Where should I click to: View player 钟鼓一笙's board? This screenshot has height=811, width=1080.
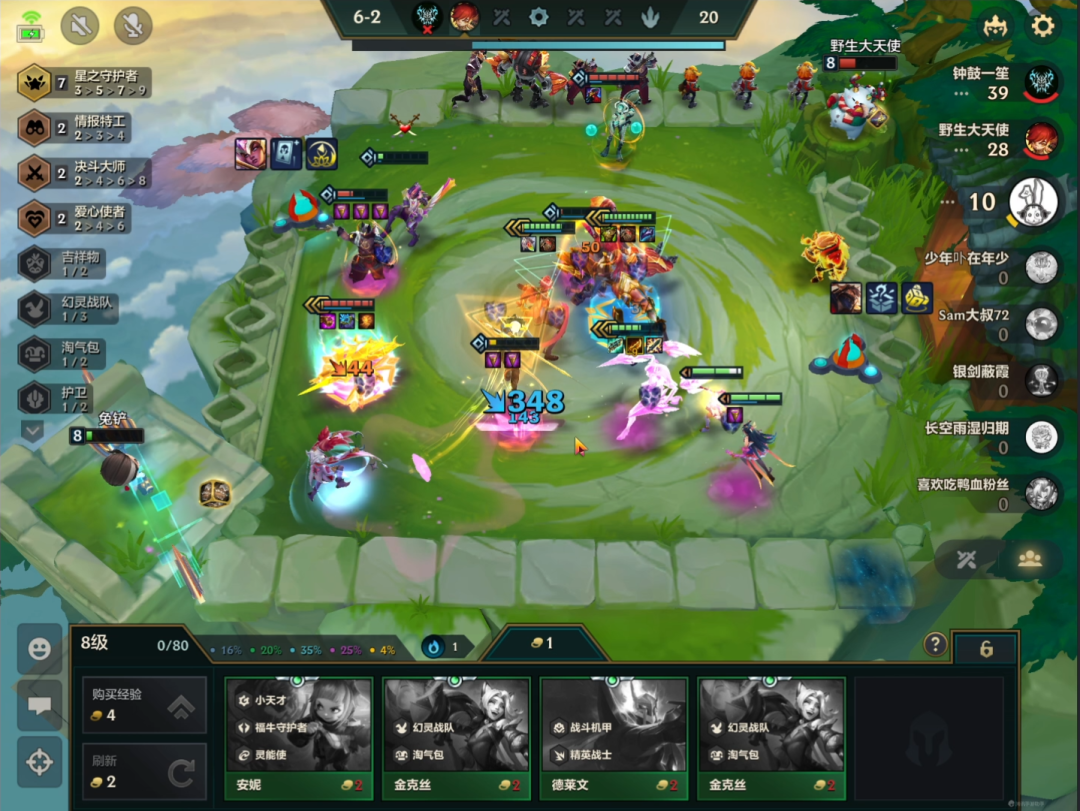[x=1042, y=82]
